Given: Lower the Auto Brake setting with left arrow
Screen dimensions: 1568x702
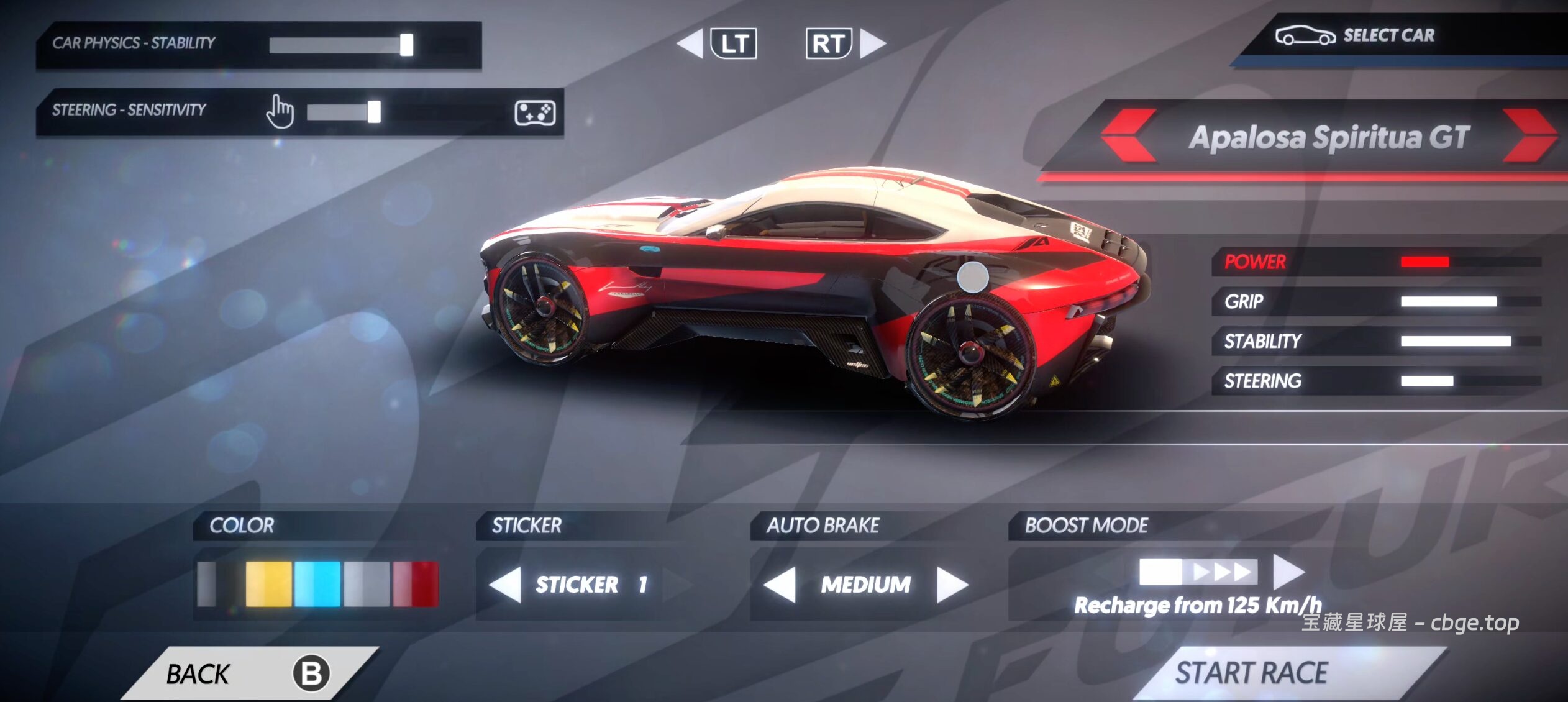Looking at the screenshot, I should pos(780,585).
